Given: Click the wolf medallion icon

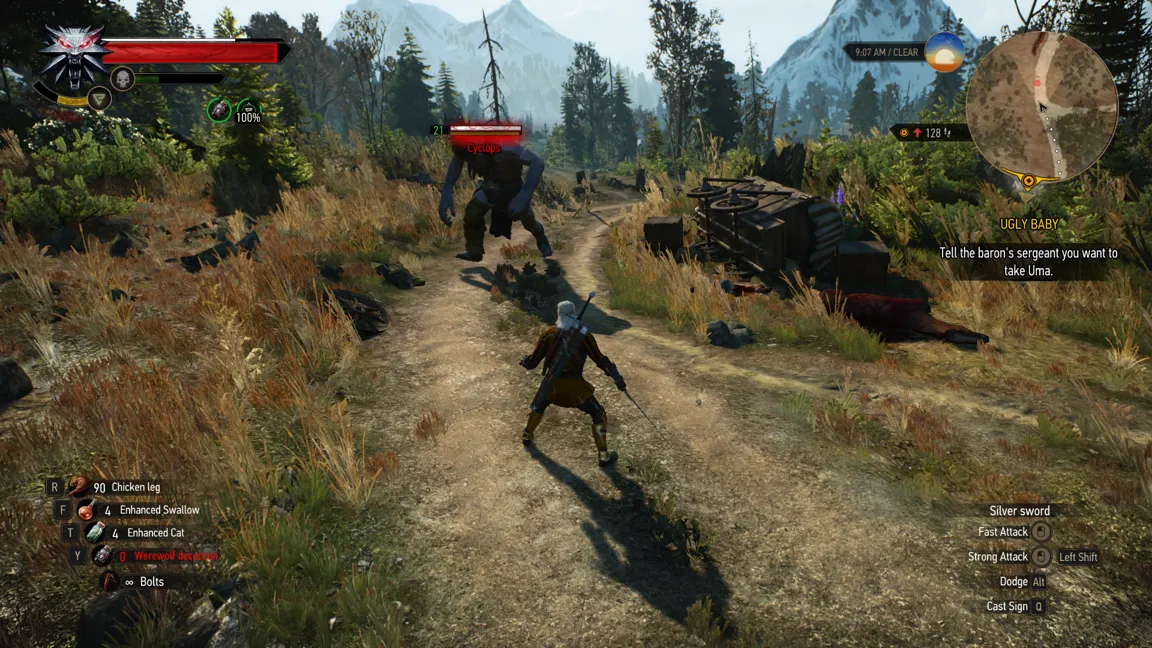Looking at the screenshot, I should [73, 52].
